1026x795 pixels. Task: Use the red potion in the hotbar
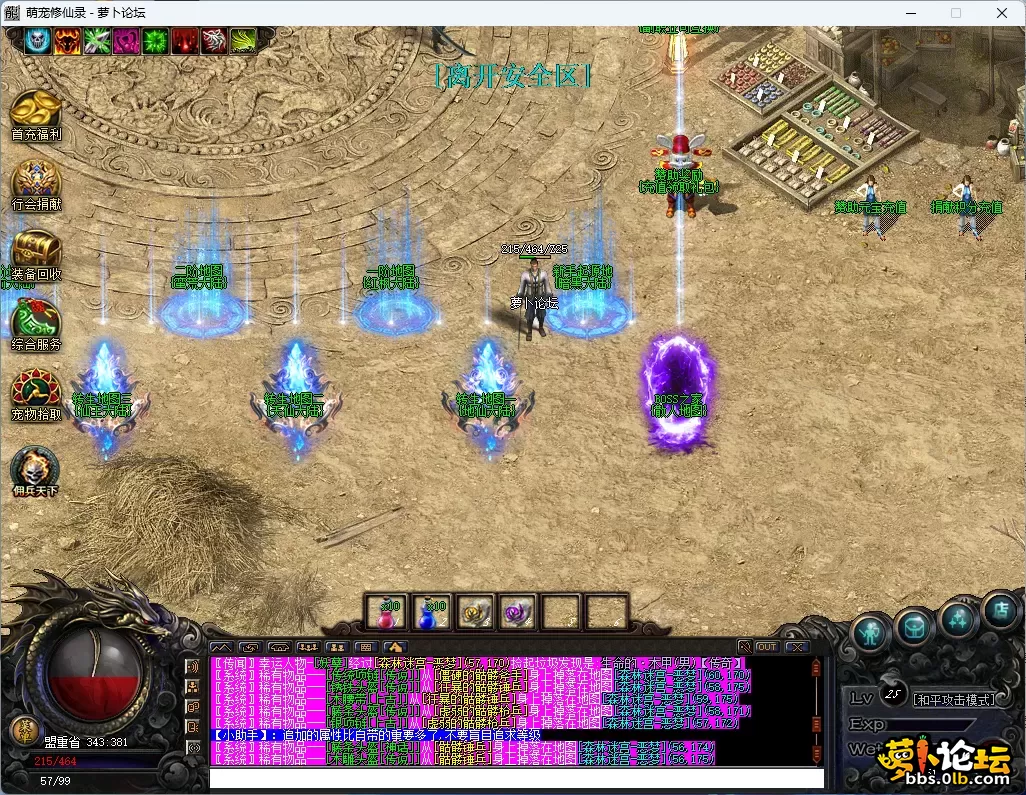(385, 612)
